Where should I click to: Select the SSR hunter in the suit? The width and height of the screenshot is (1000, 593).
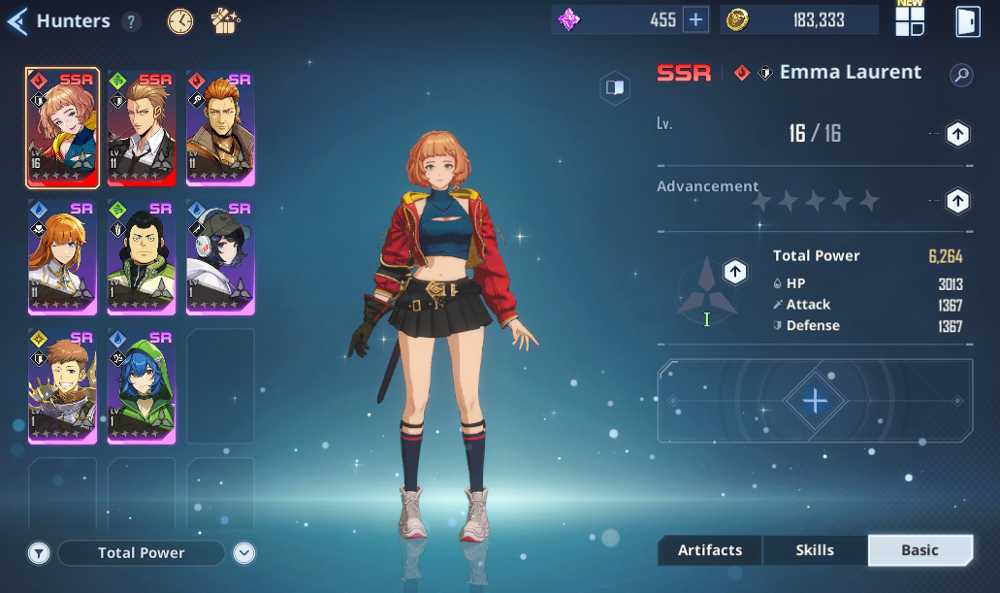pyautogui.click(x=141, y=128)
